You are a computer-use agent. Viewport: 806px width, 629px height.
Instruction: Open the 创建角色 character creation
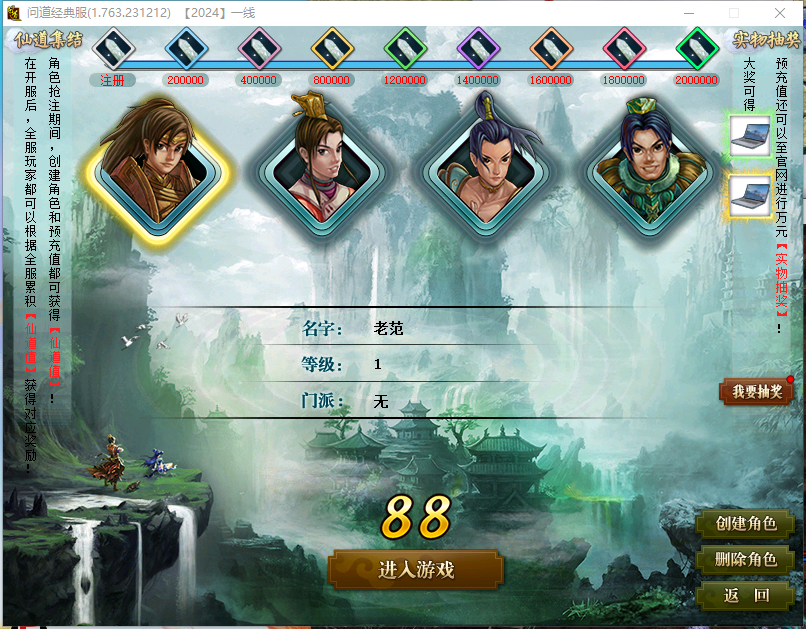pyautogui.click(x=746, y=523)
